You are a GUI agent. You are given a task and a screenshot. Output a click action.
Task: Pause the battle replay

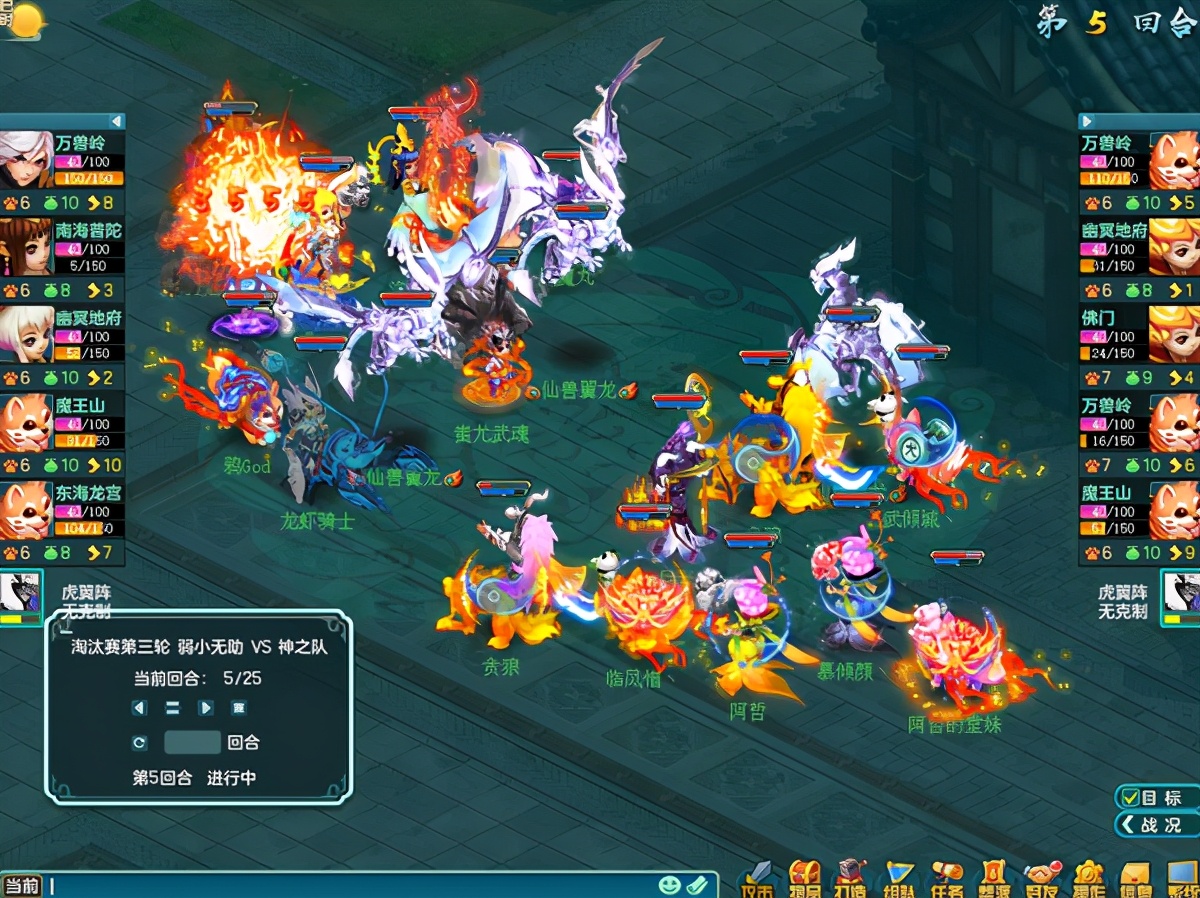click(x=172, y=708)
